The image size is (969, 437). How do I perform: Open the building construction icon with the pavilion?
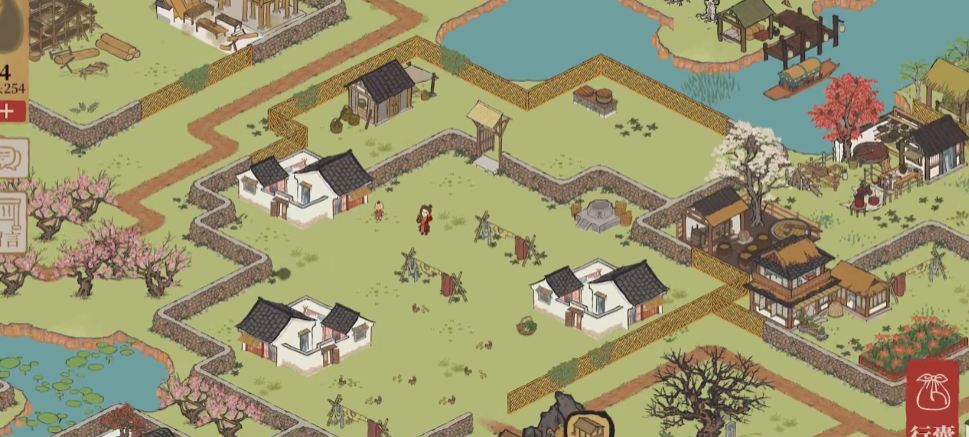(588, 423)
